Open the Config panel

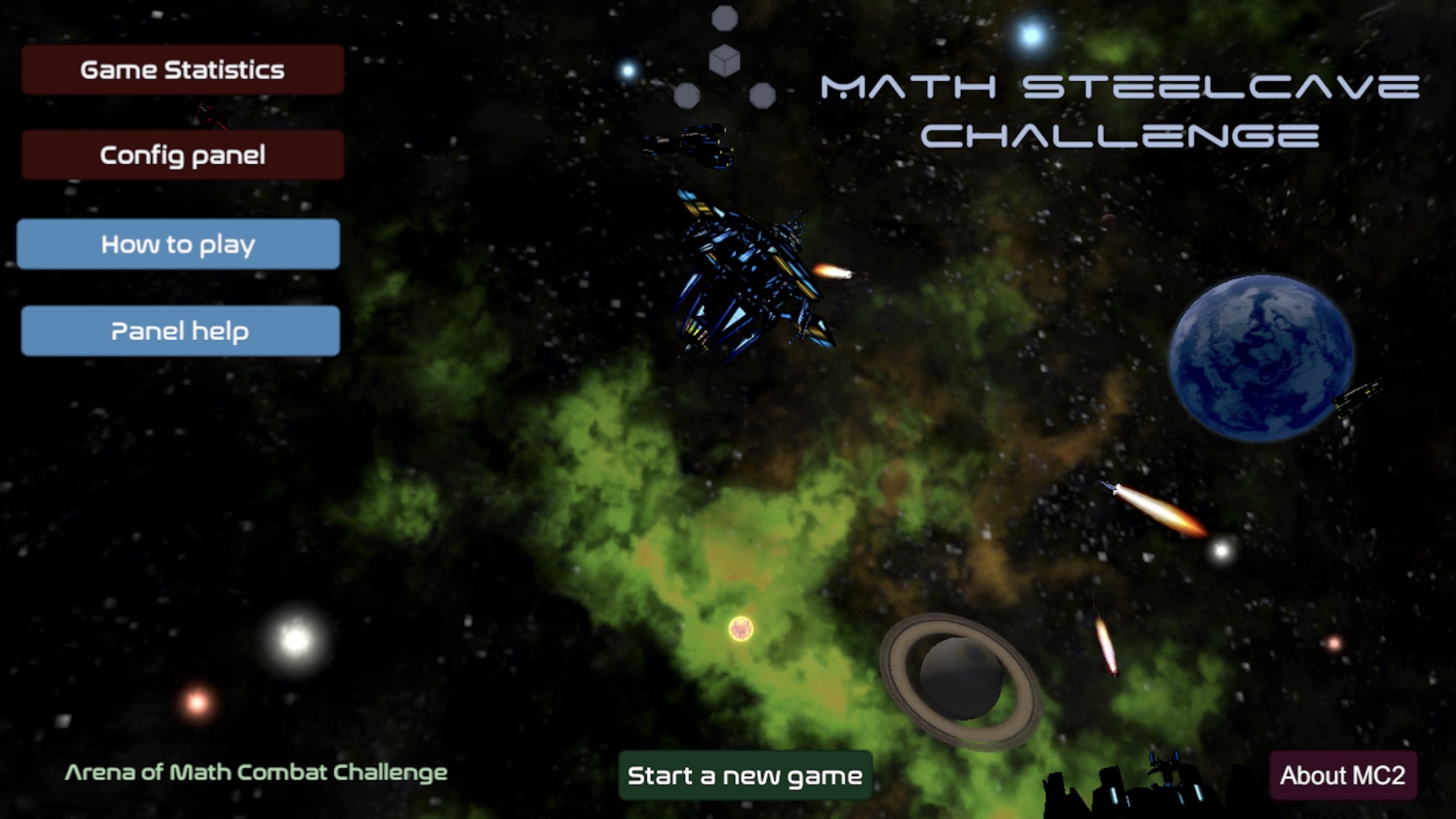point(182,155)
